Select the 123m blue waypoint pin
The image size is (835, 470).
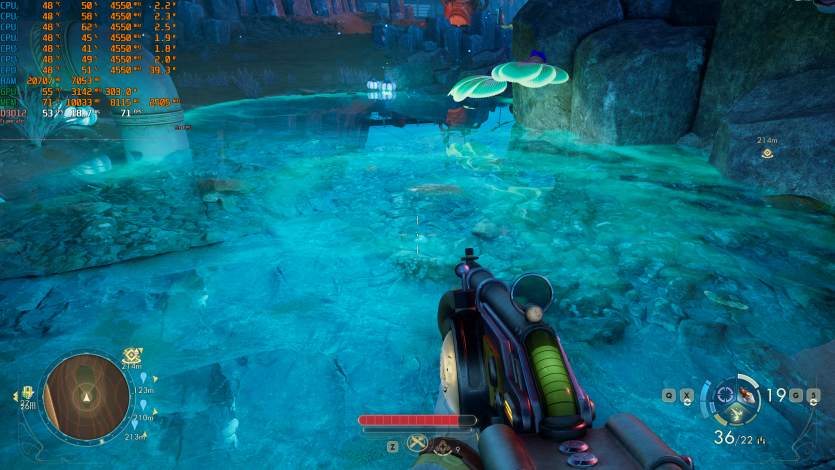[x=143, y=378]
